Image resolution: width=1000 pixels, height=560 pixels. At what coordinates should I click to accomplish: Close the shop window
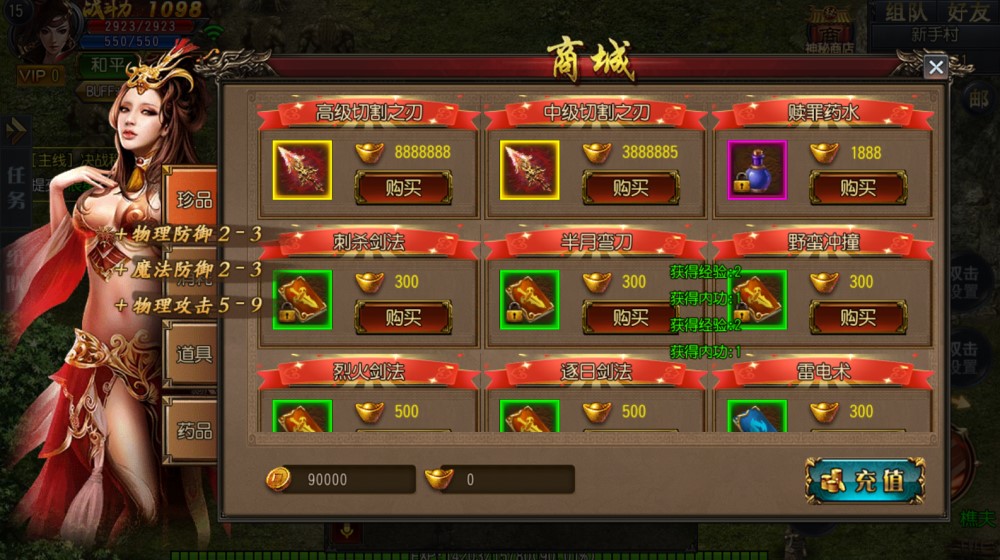(935, 67)
